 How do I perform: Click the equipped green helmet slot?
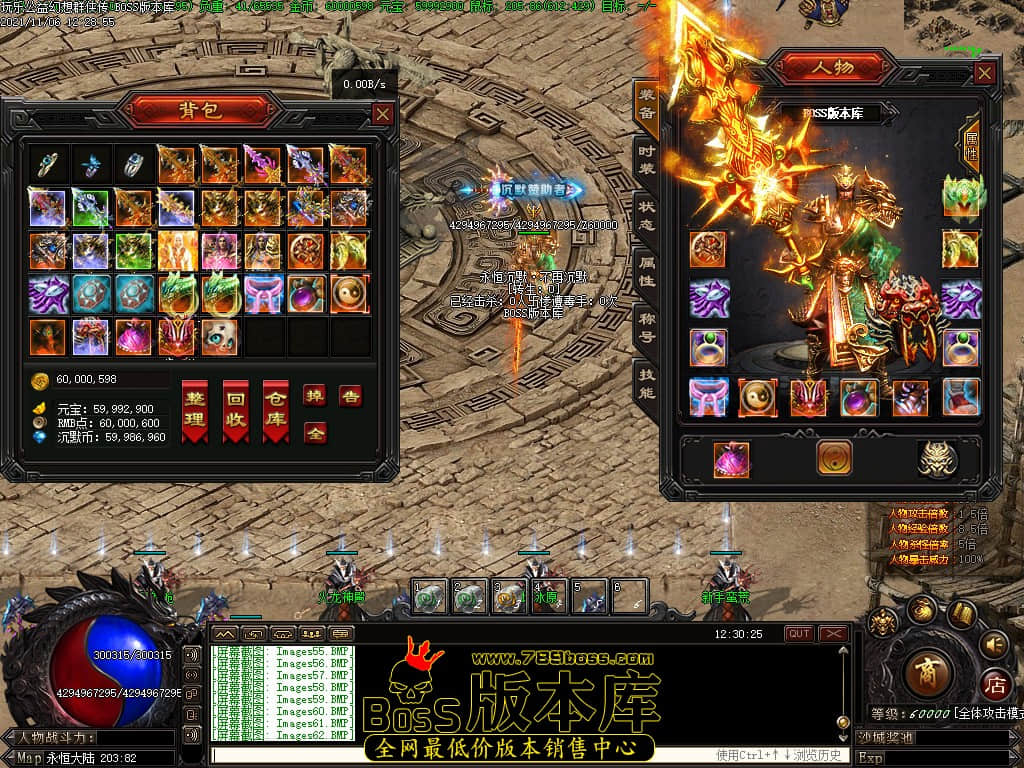[x=962, y=195]
